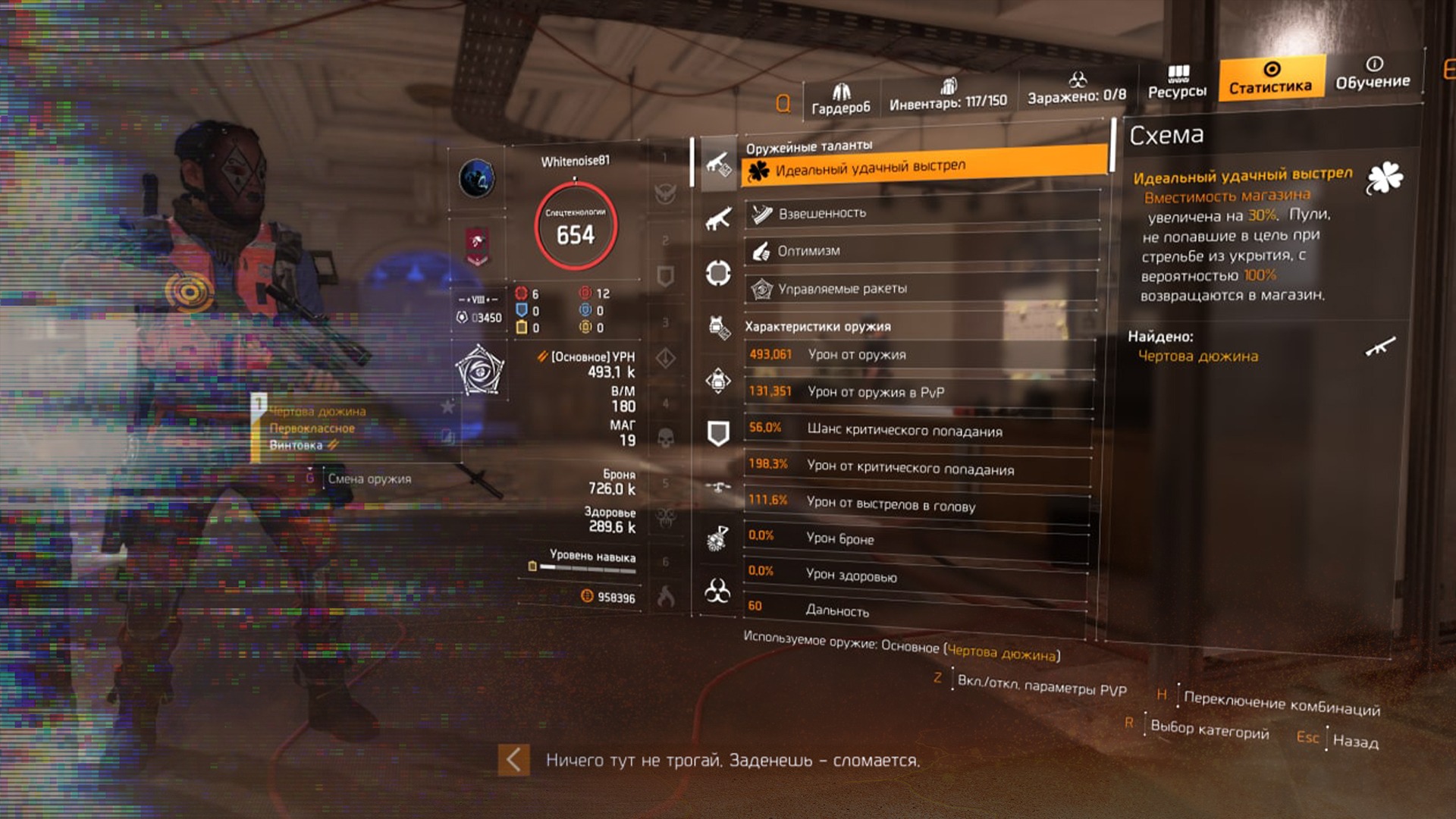
Task: Click the Смена оружия weapon swap button
Action: click(x=369, y=479)
